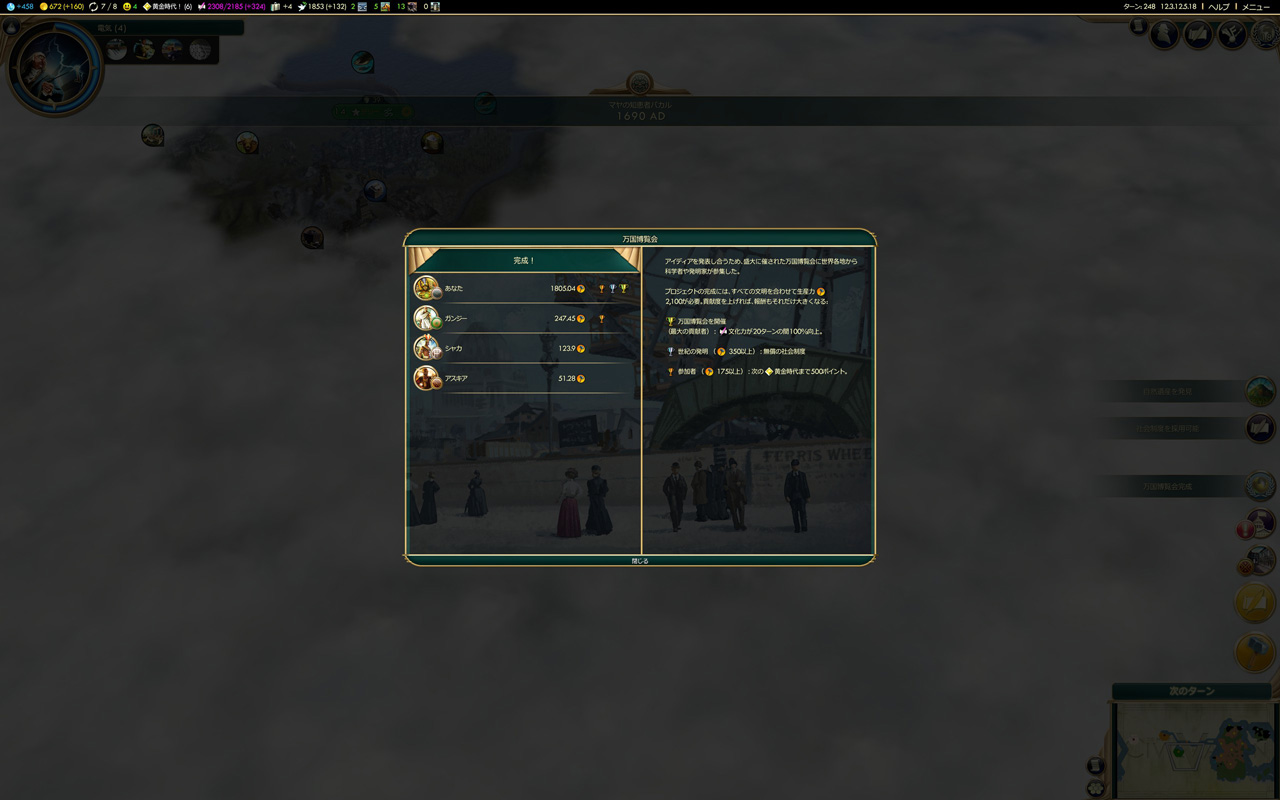Open the 万国博覧会完成 notification
This screenshot has width=1280, height=800.
(1259, 487)
